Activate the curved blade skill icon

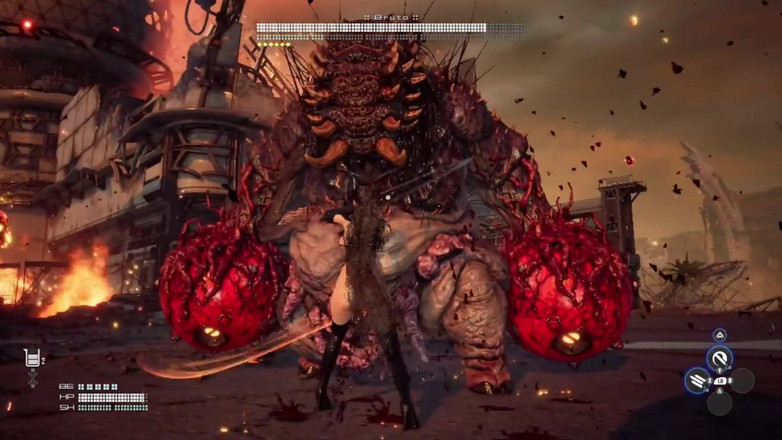[x=719, y=358]
